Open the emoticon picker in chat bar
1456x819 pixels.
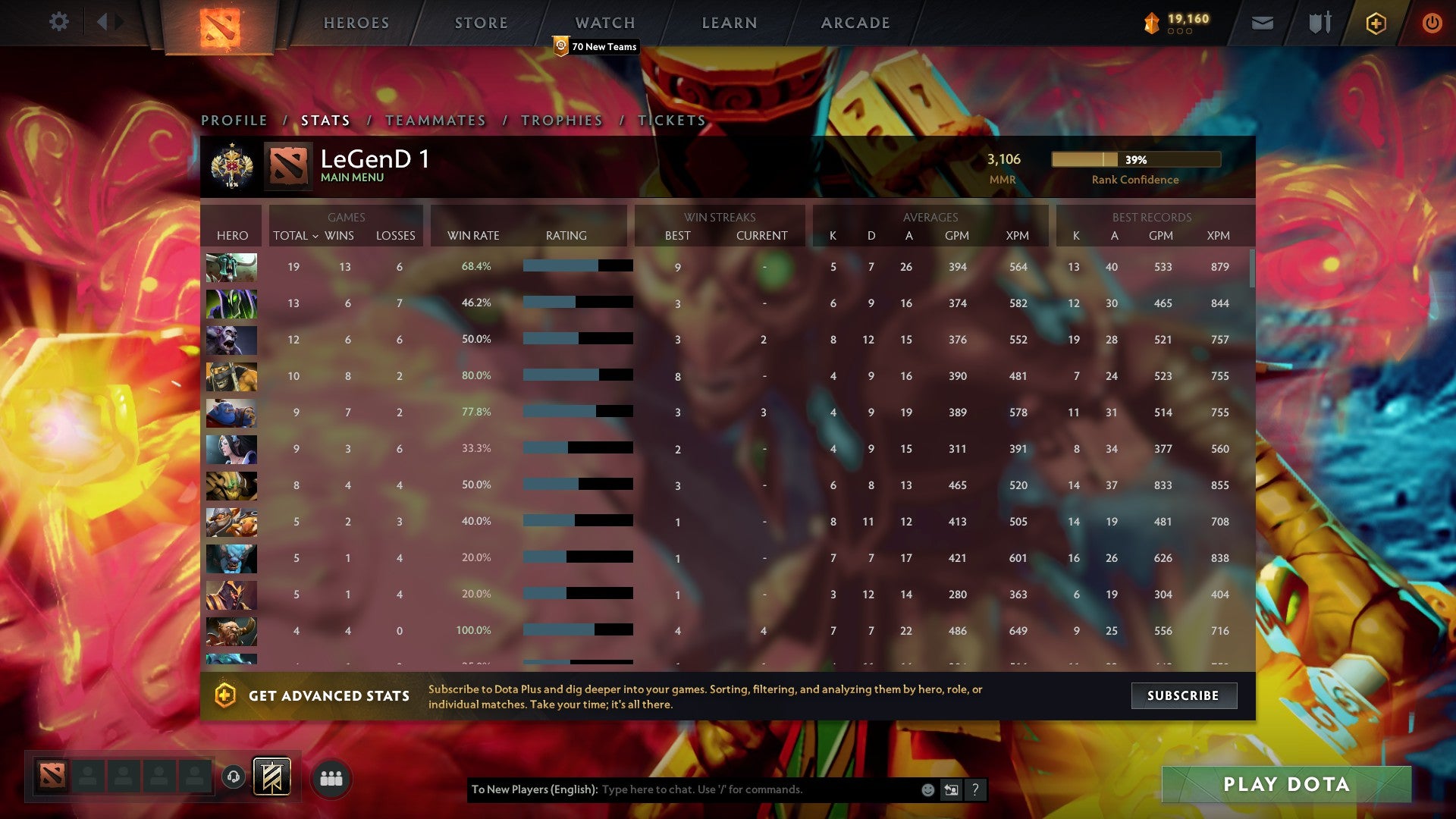click(x=927, y=790)
